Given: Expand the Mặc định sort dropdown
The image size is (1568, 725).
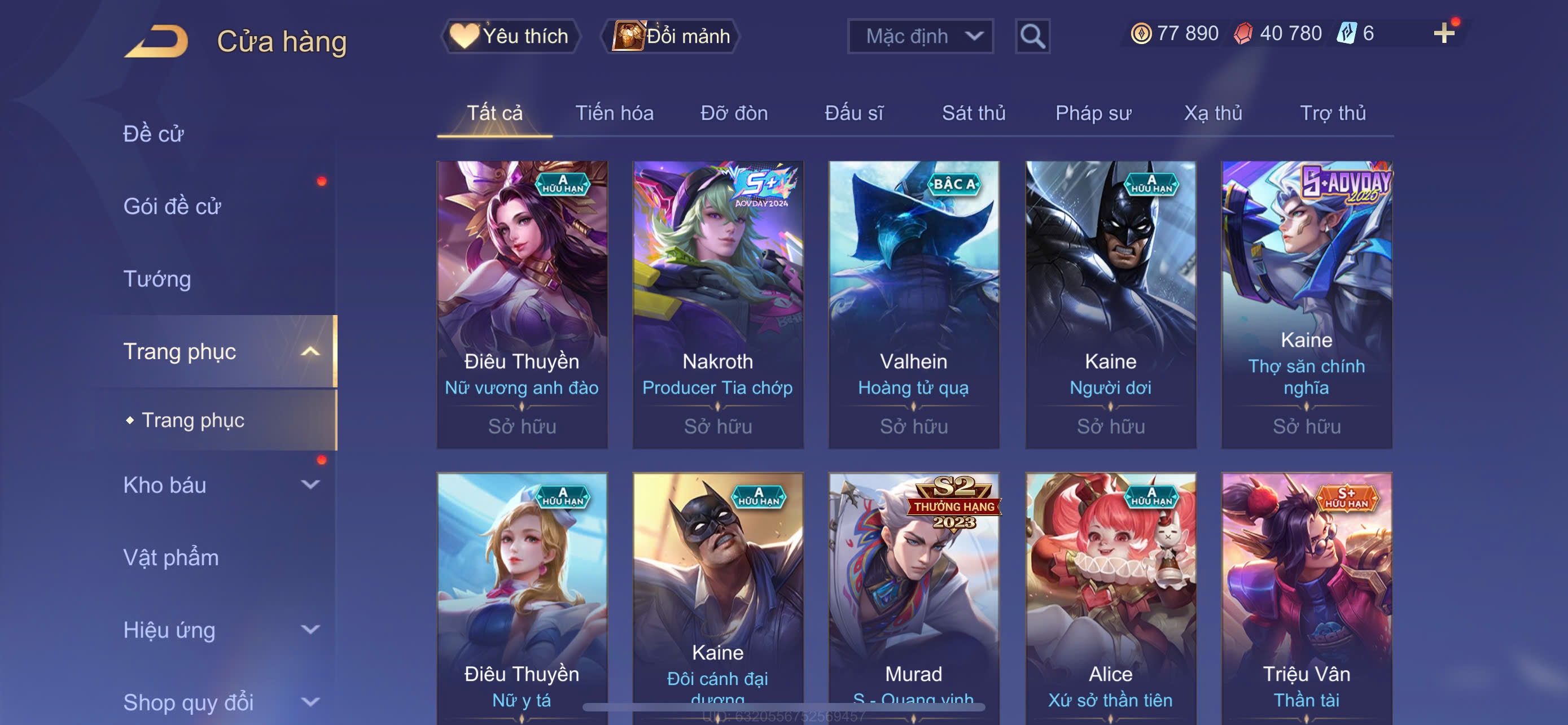Looking at the screenshot, I should (919, 37).
